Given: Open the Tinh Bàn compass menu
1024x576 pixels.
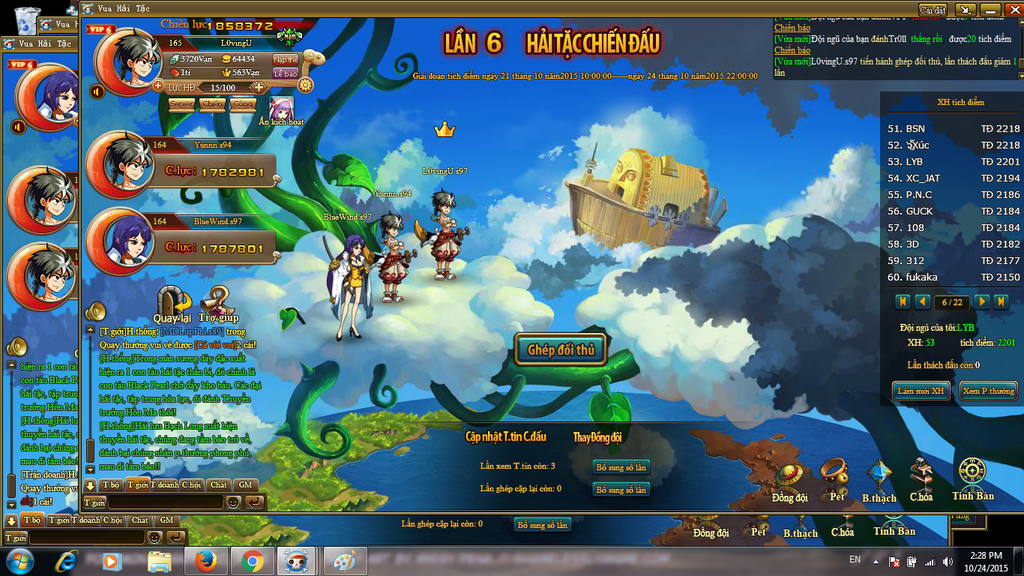Looking at the screenshot, I should 972,478.
